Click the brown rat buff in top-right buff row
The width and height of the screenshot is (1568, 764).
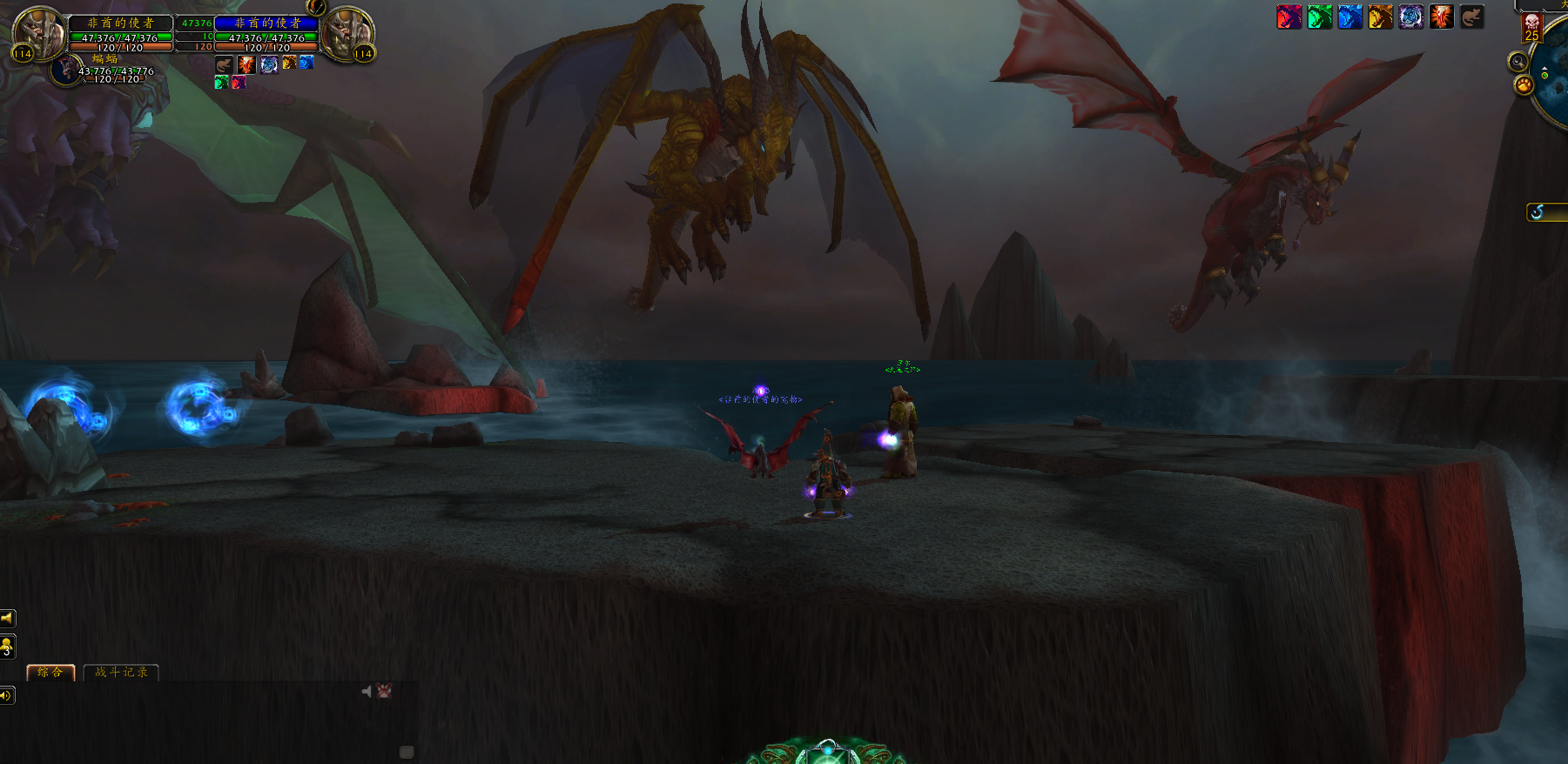pyautogui.click(x=1471, y=17)
